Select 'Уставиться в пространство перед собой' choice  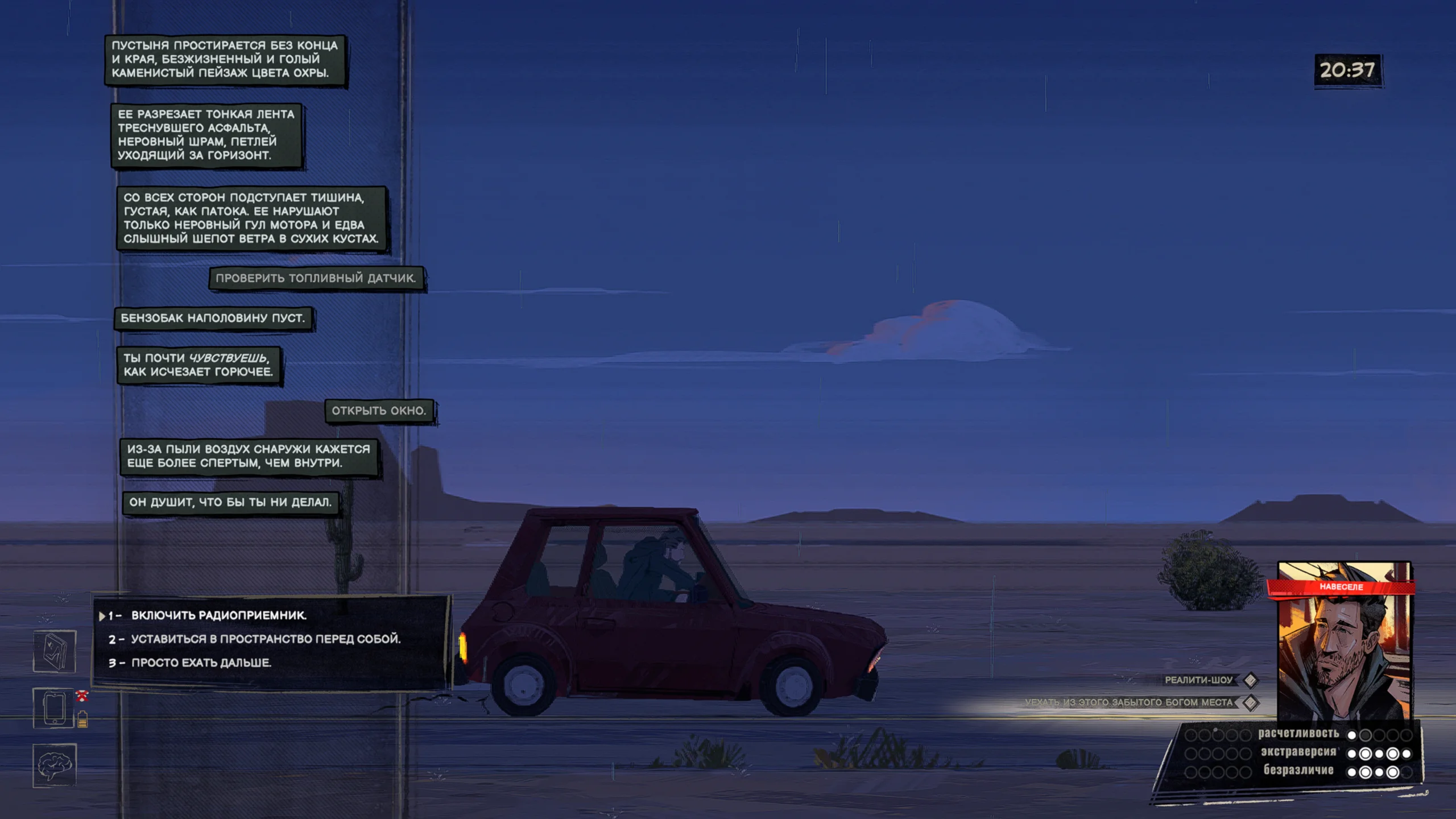(x=266, y=639)
